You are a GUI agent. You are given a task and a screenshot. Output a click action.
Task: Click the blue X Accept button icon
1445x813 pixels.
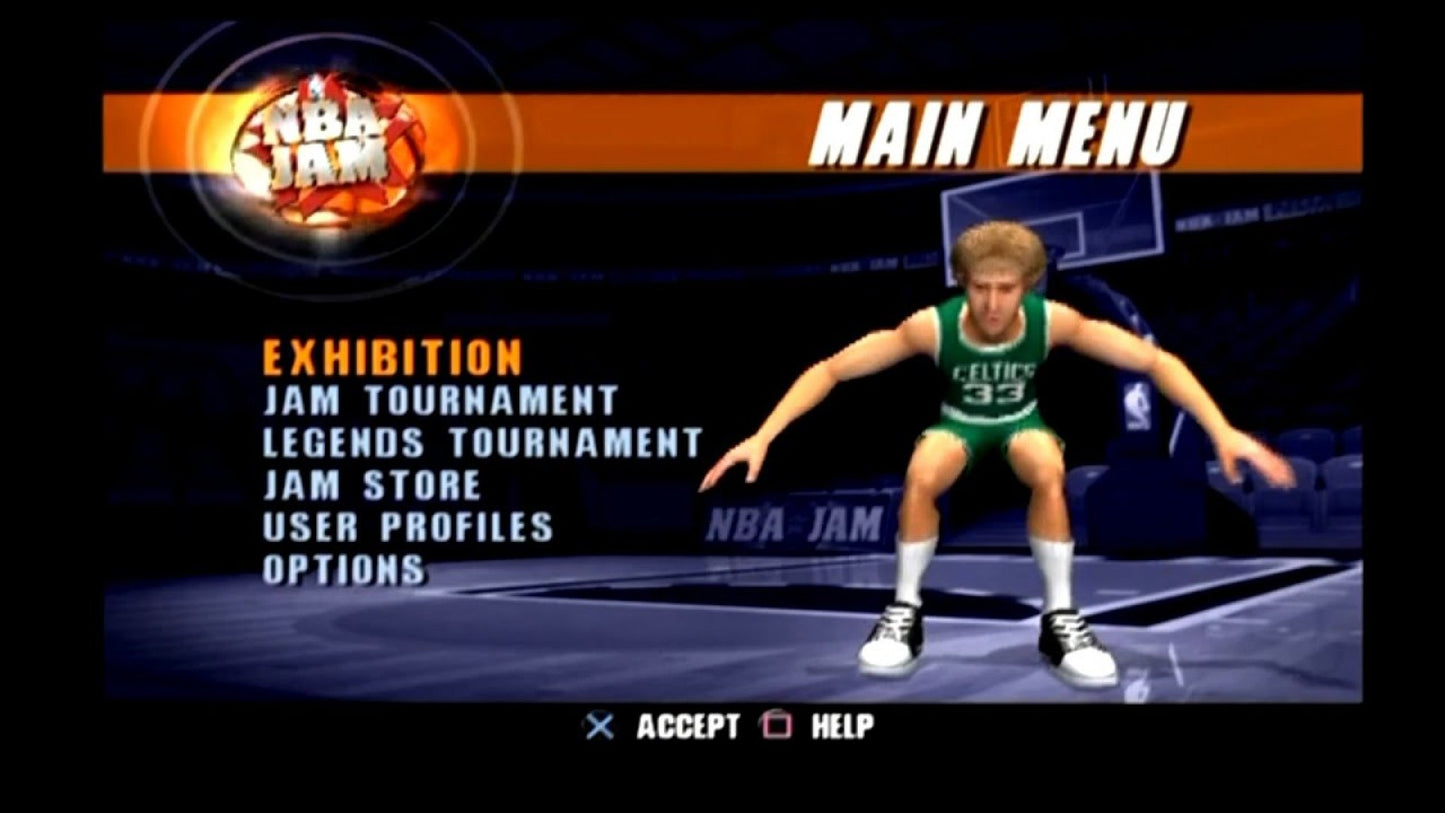click(600, 726)
